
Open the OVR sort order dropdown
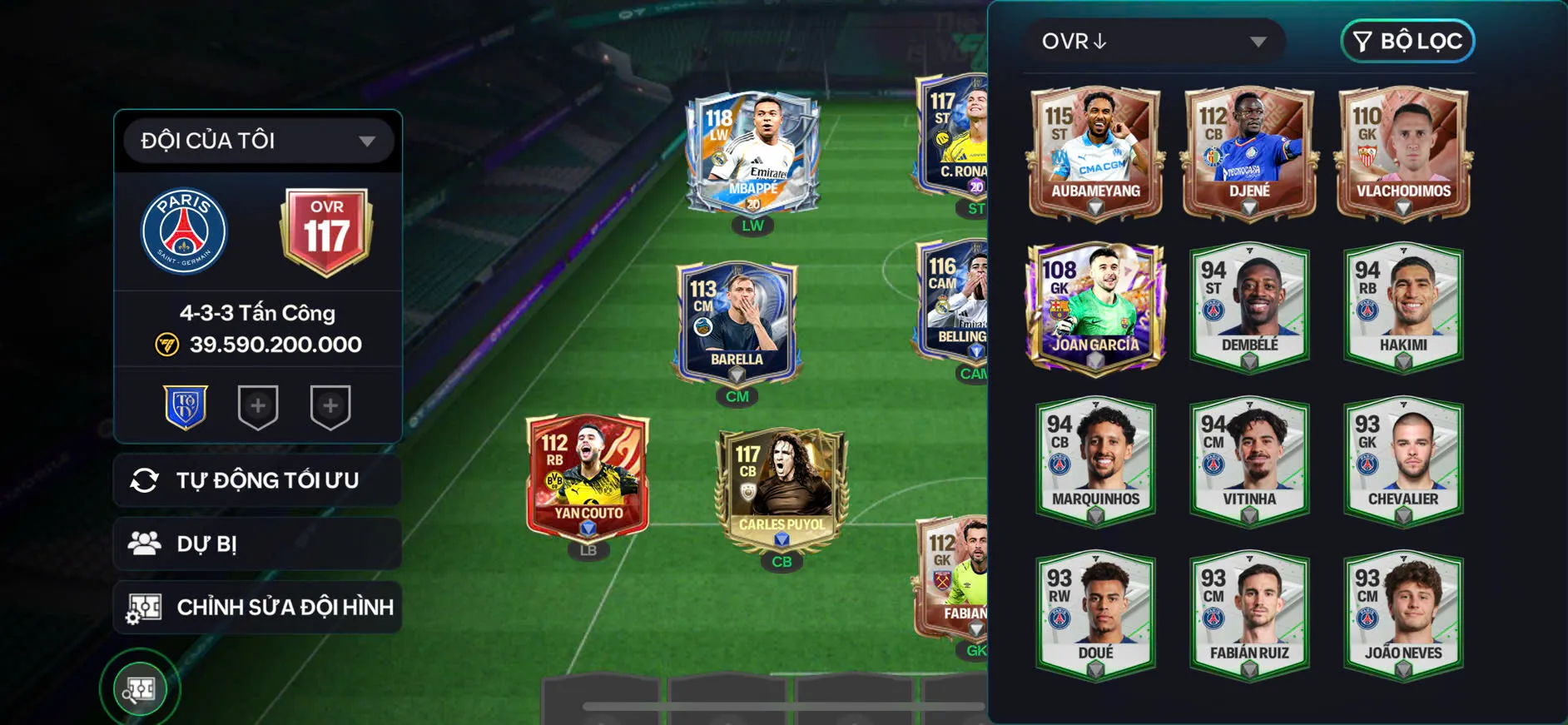click(x=1155, y=41)
